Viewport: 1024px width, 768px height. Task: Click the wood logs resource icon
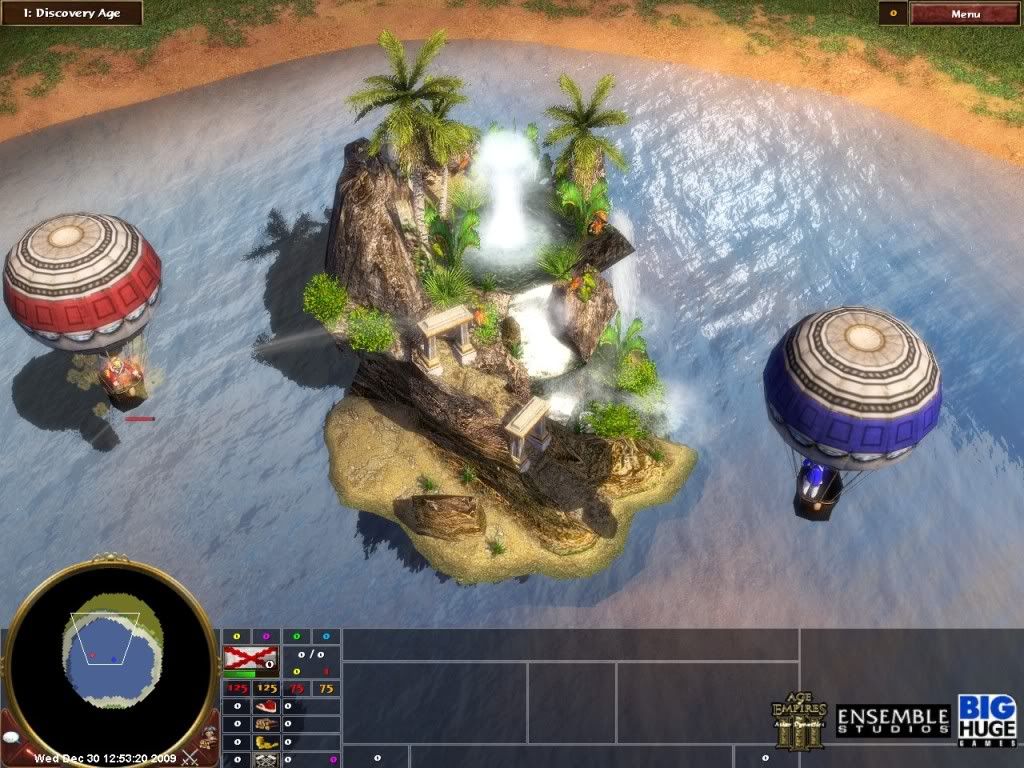click(265, 725)
